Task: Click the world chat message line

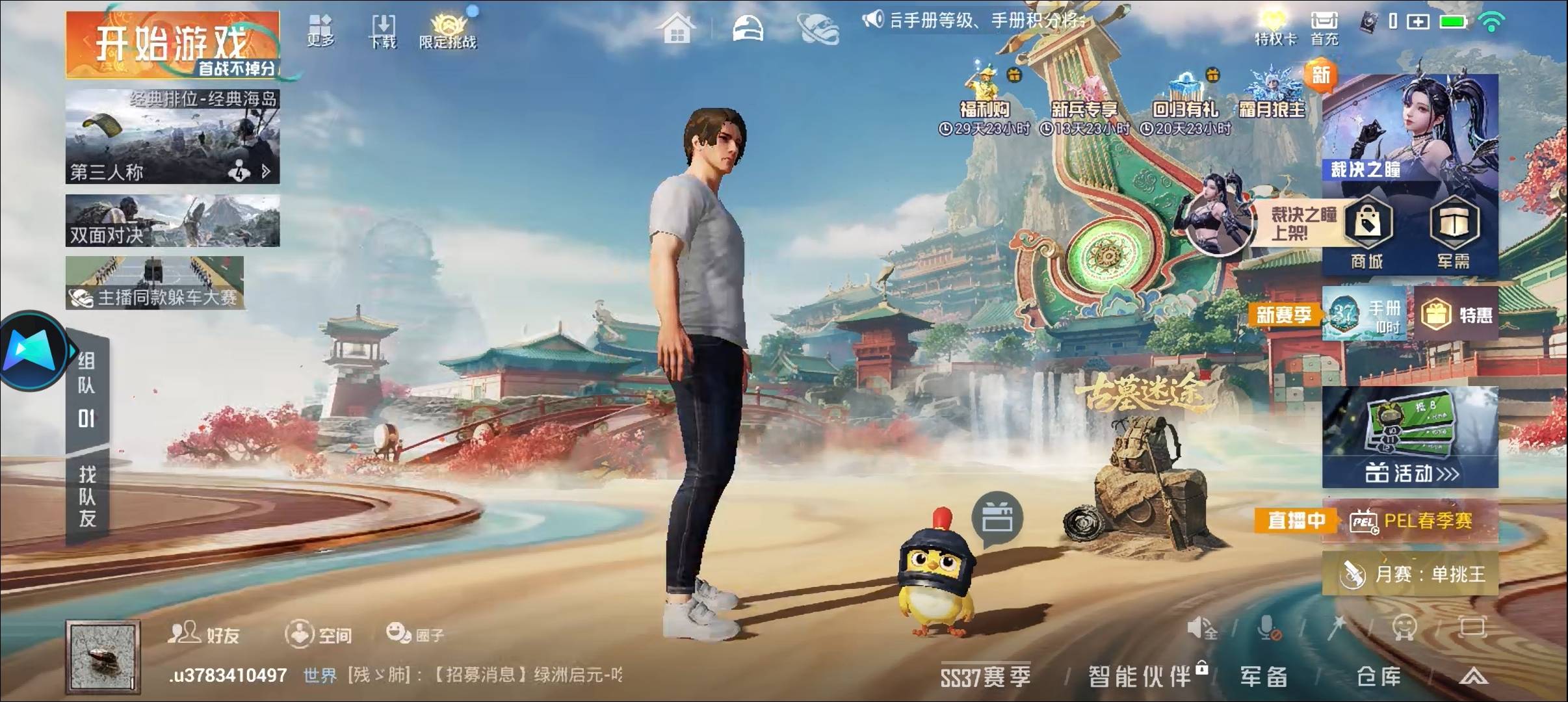Action: (x=455, y=676)
